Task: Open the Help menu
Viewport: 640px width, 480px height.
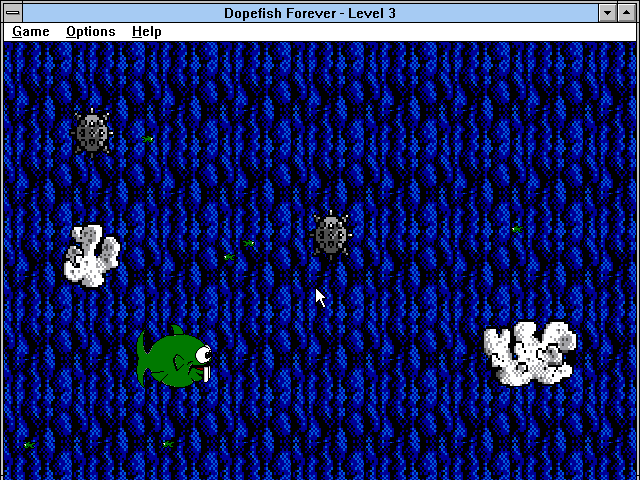Action: coord(147,32)
